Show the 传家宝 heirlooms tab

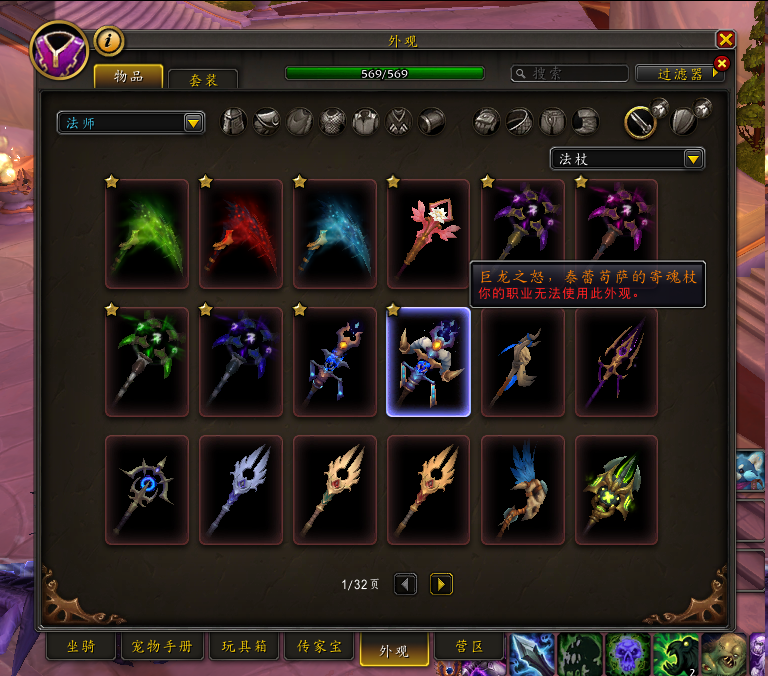[x=319, y=647]
